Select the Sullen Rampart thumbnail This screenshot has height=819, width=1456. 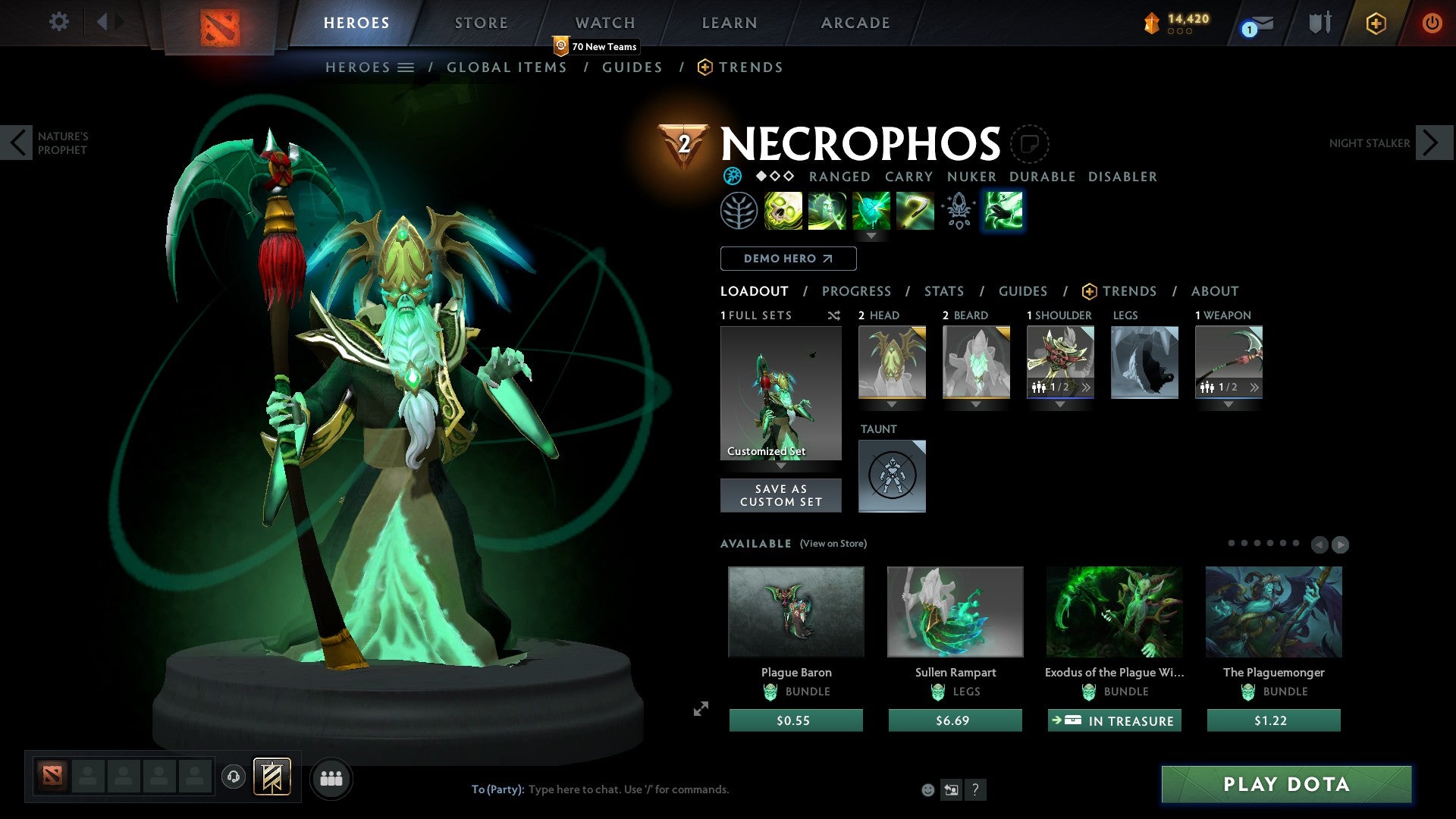pos(955,611)
